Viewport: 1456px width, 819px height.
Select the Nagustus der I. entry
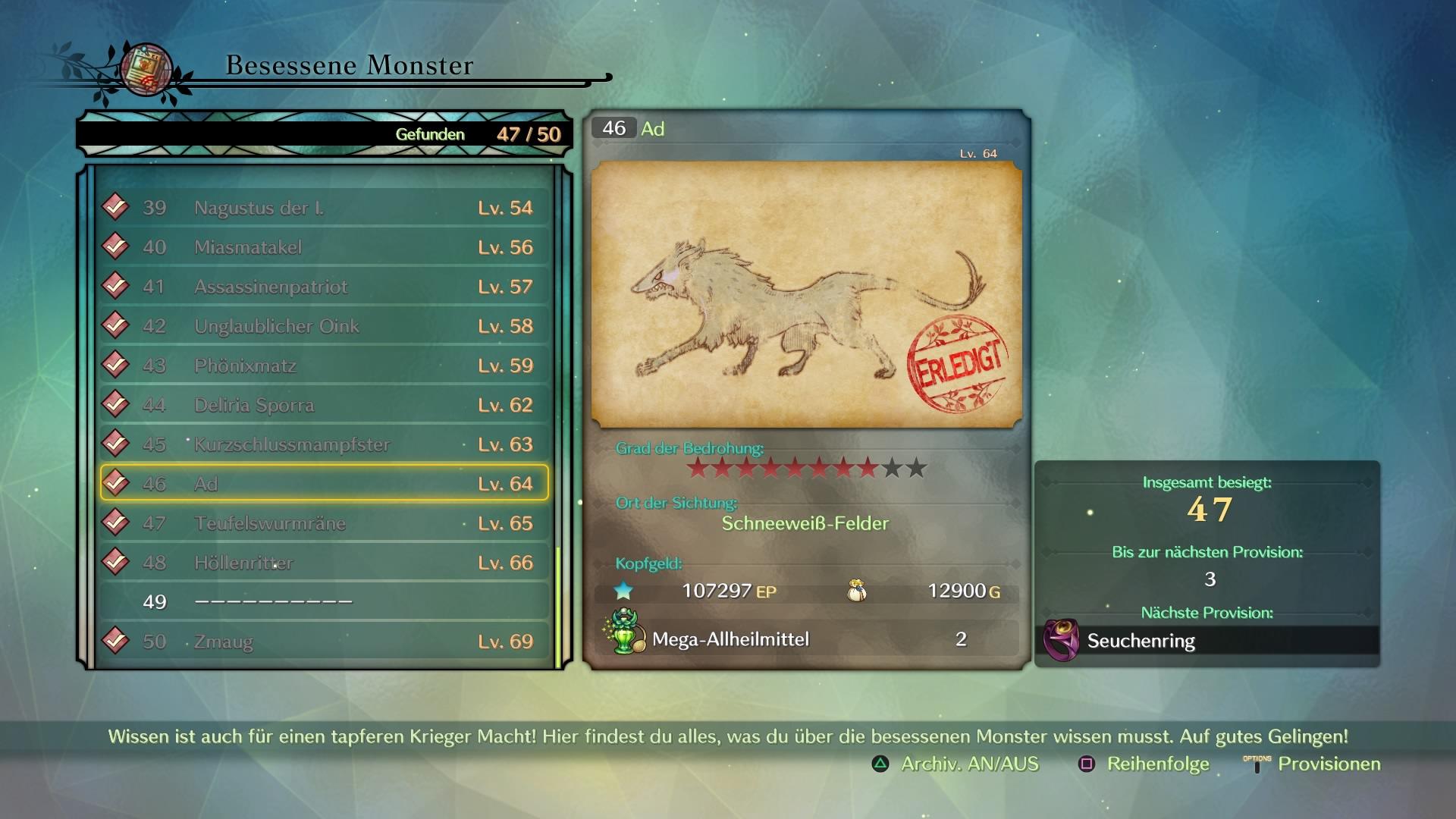pos(324,208)
